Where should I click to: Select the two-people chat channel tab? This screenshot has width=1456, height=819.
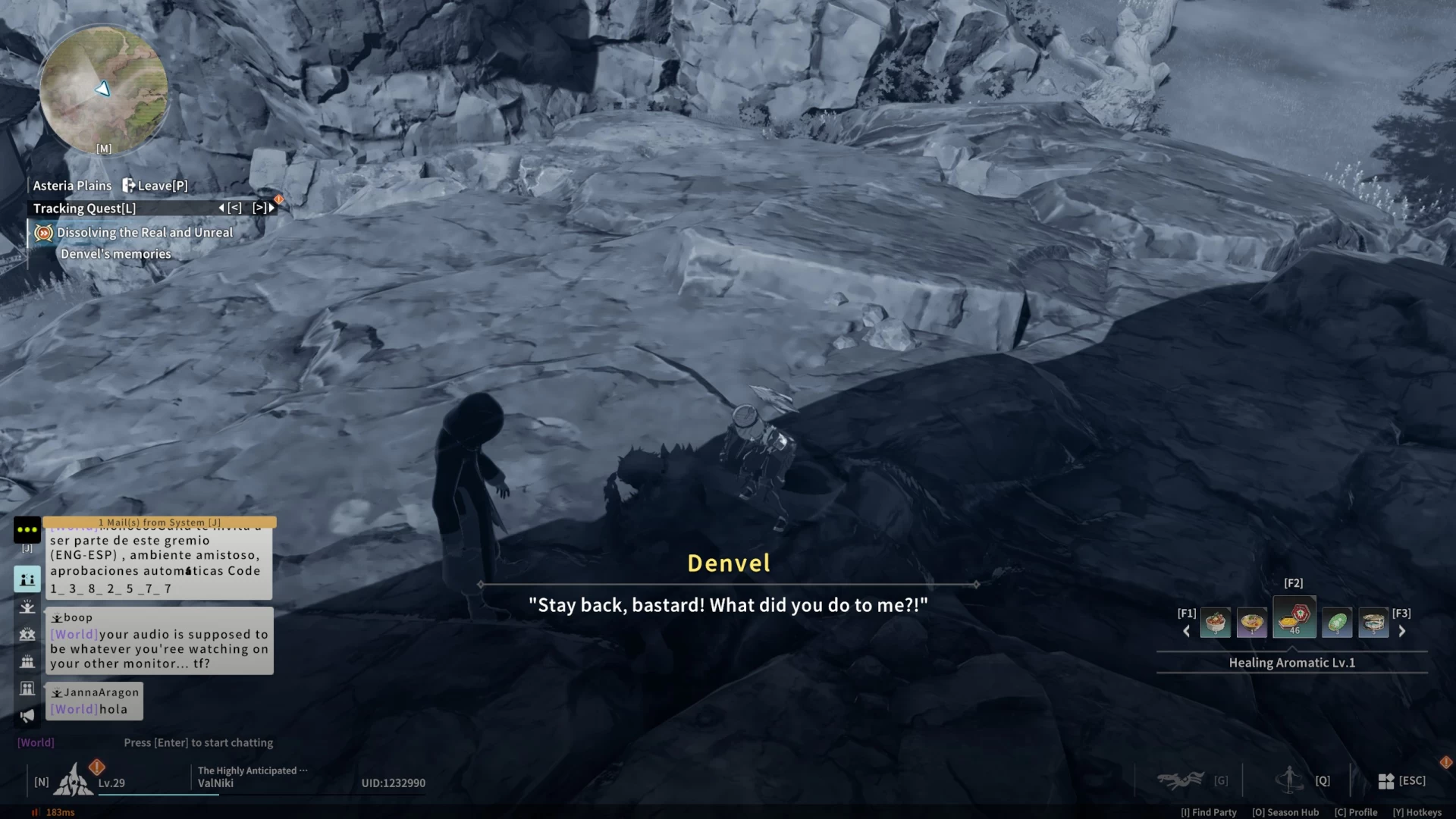[x=27, y=579]
